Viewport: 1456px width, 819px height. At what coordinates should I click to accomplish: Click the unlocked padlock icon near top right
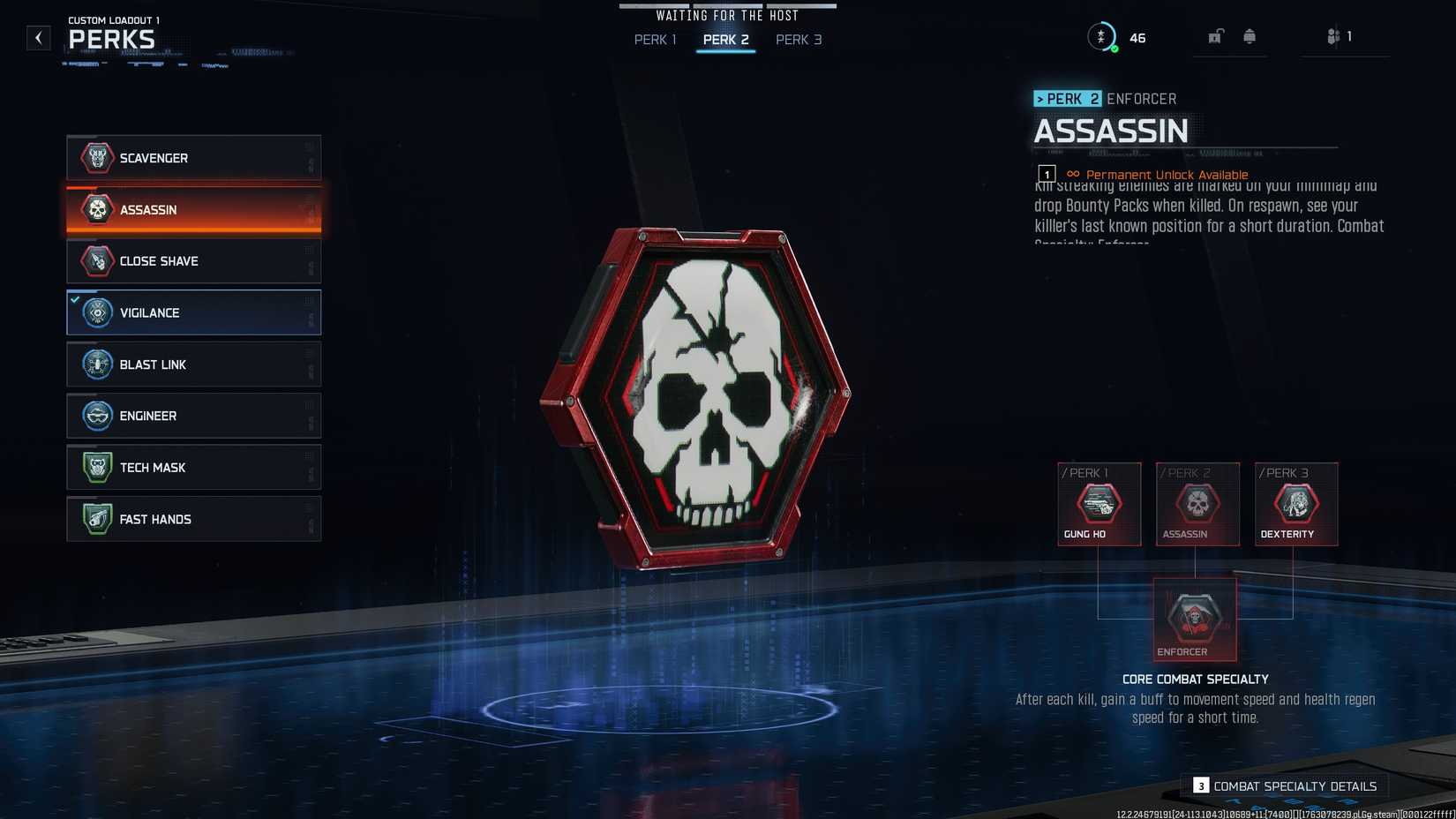pyautogui.click(x=1216, y=36)
